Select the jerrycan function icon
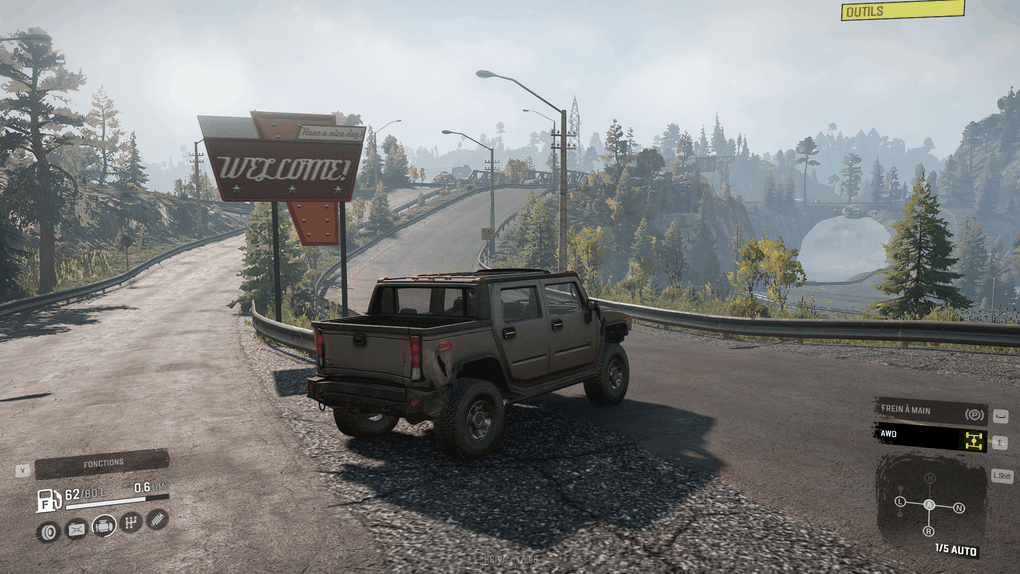1020x574 pixels. (76, 530)
